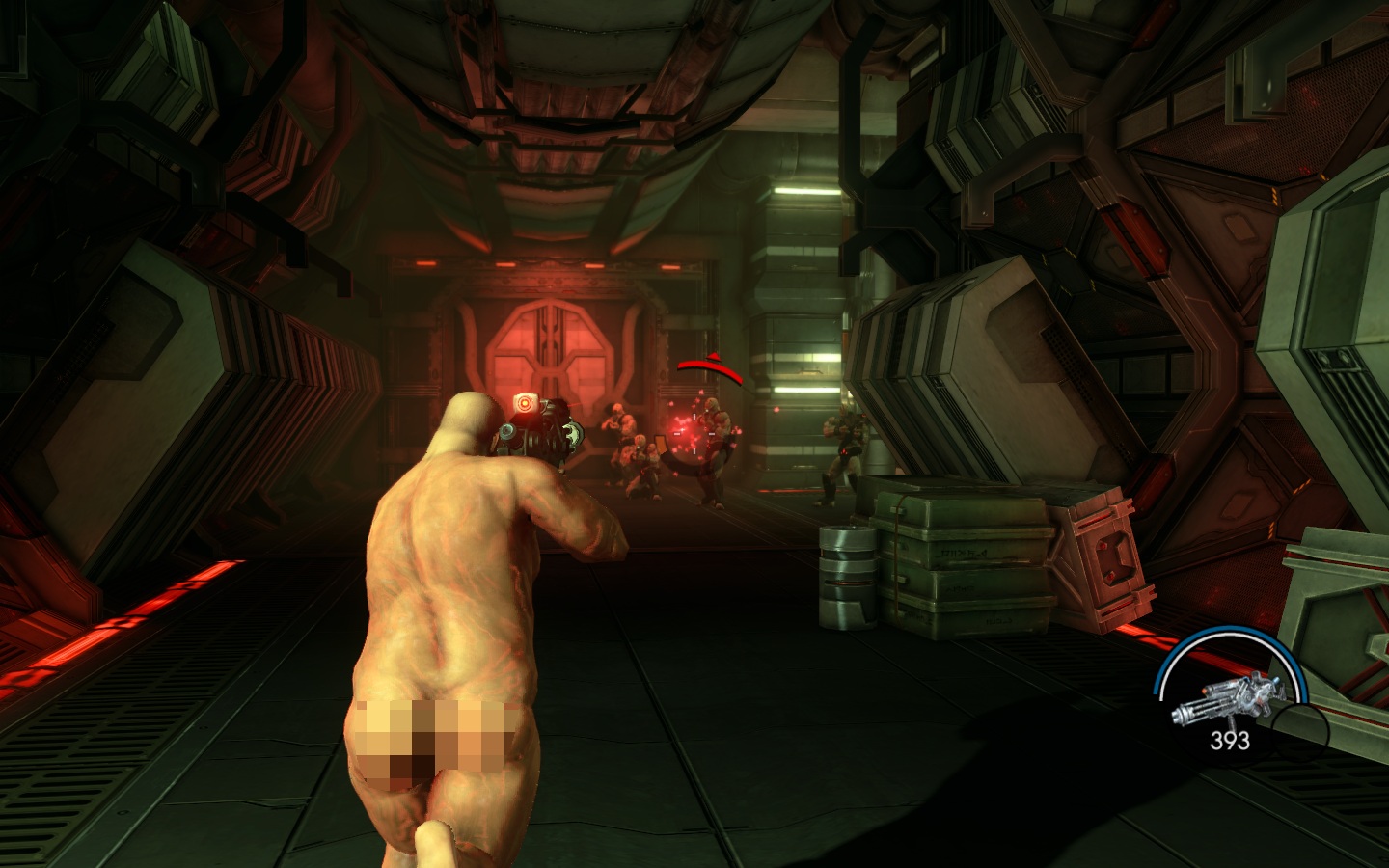Click the empty grenade slot circle

(1300, 727)
